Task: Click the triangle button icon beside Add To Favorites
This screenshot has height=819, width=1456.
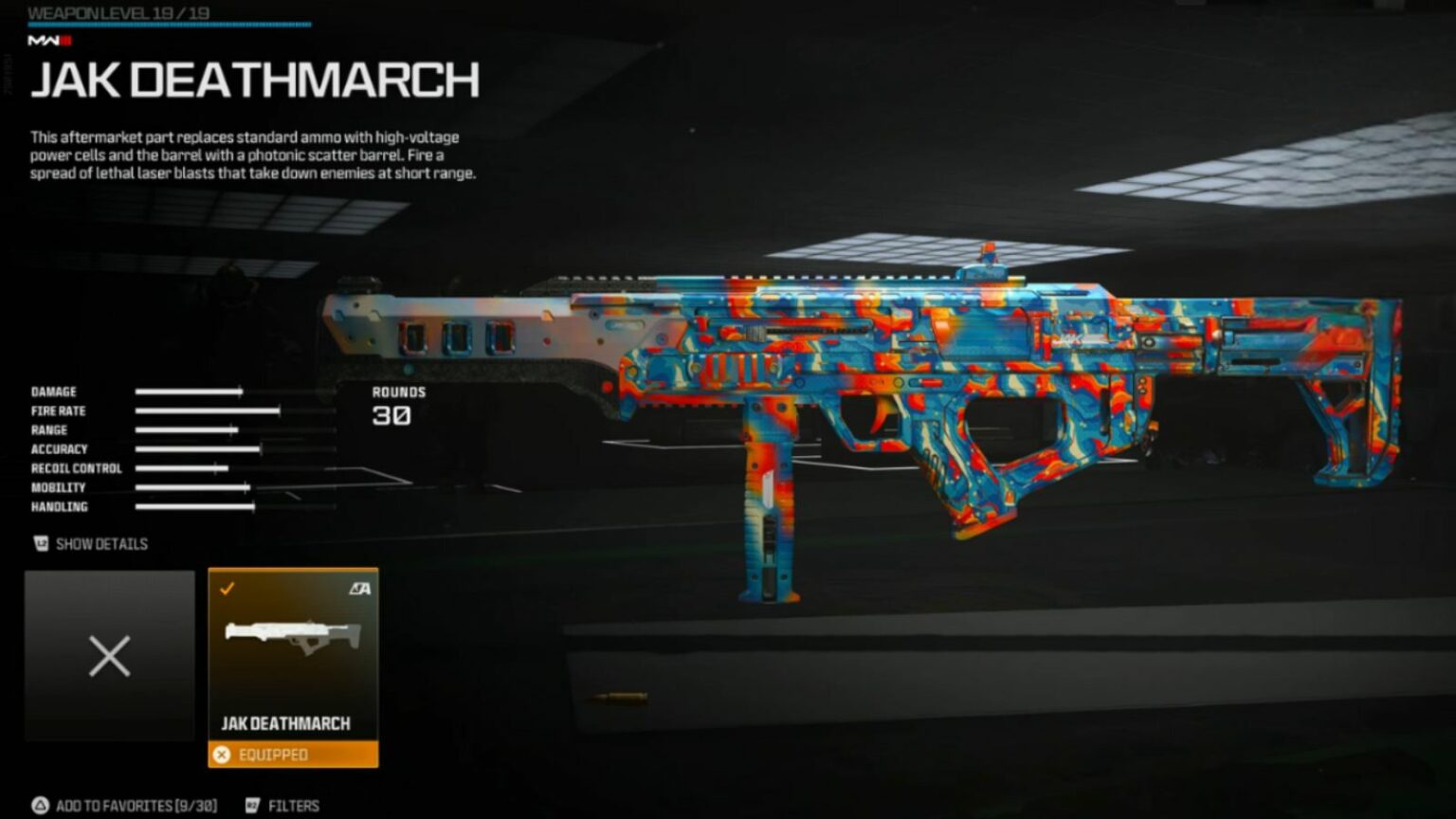Action: click(x=38, y=805)
